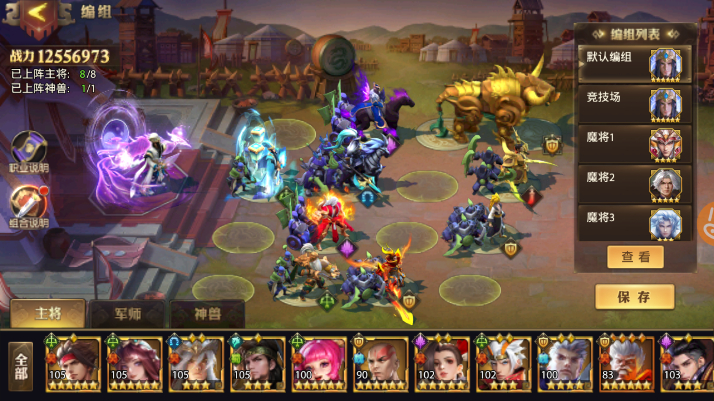Select the 竞技场 formation row
714x401 pixels.
634,103
